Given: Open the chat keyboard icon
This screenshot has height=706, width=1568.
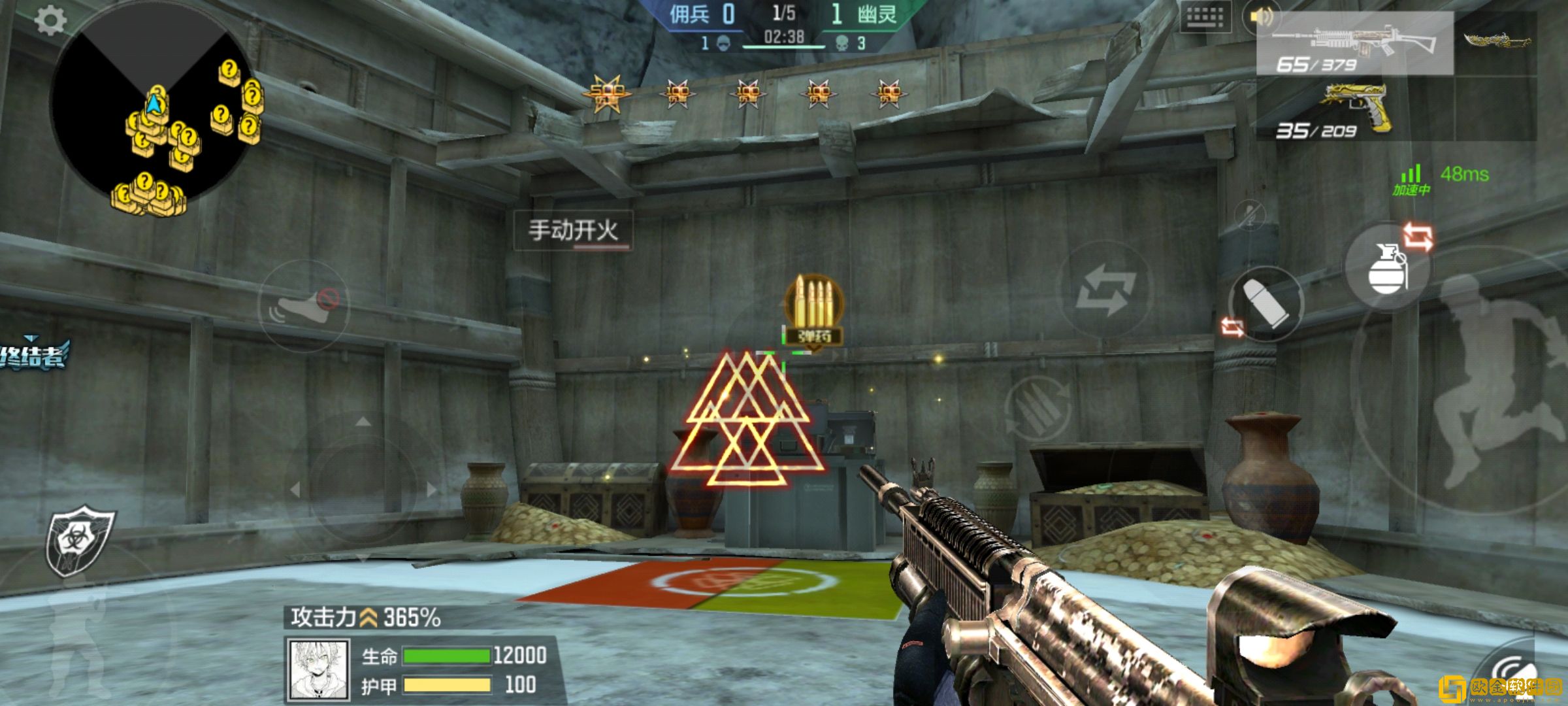Looking at the screenshot, I should coord(1205,18).
